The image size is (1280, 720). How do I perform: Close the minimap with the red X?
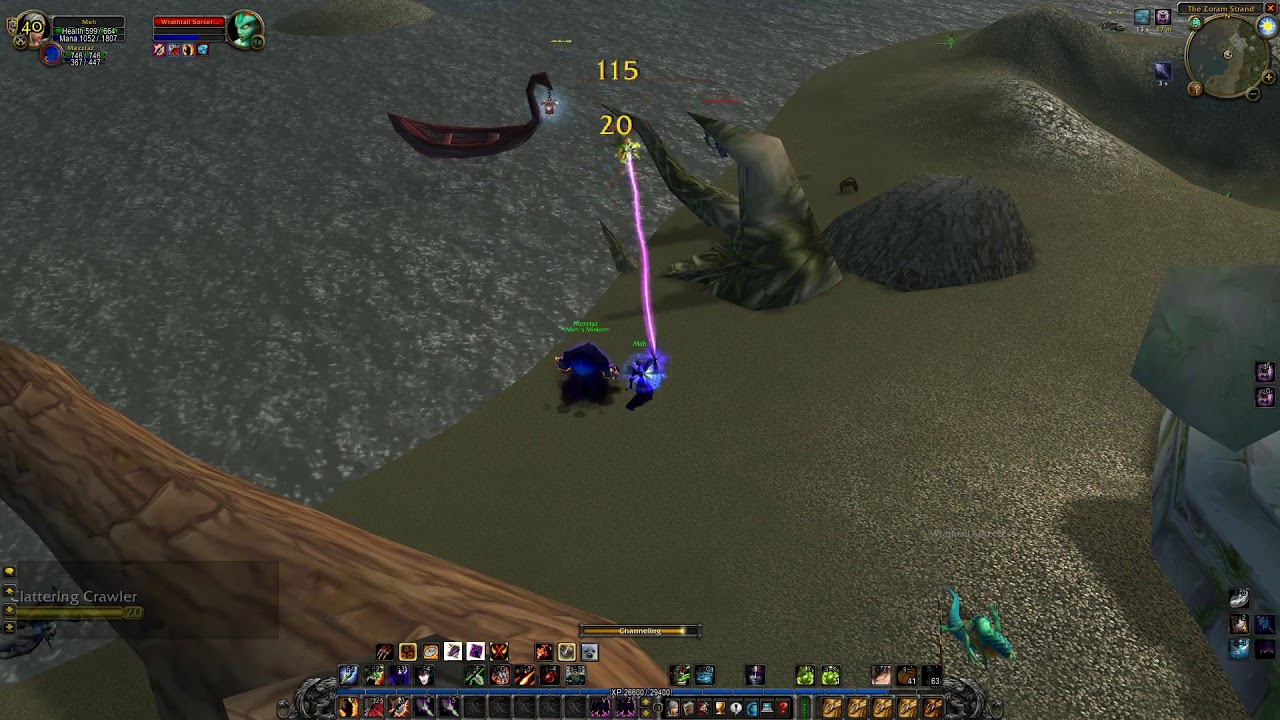point(1273,9)
